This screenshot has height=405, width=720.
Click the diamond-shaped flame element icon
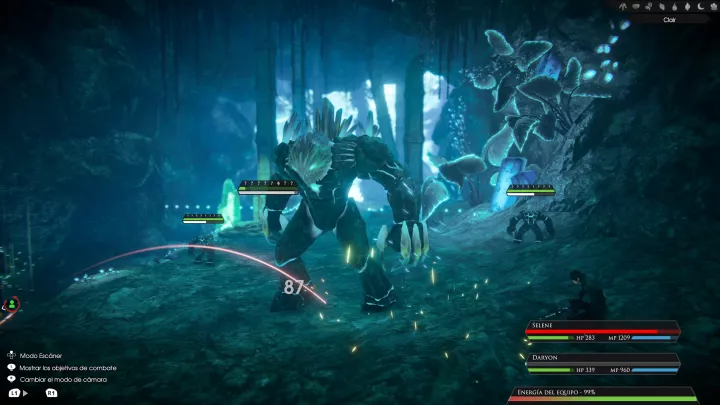click(x=687, y=7)
